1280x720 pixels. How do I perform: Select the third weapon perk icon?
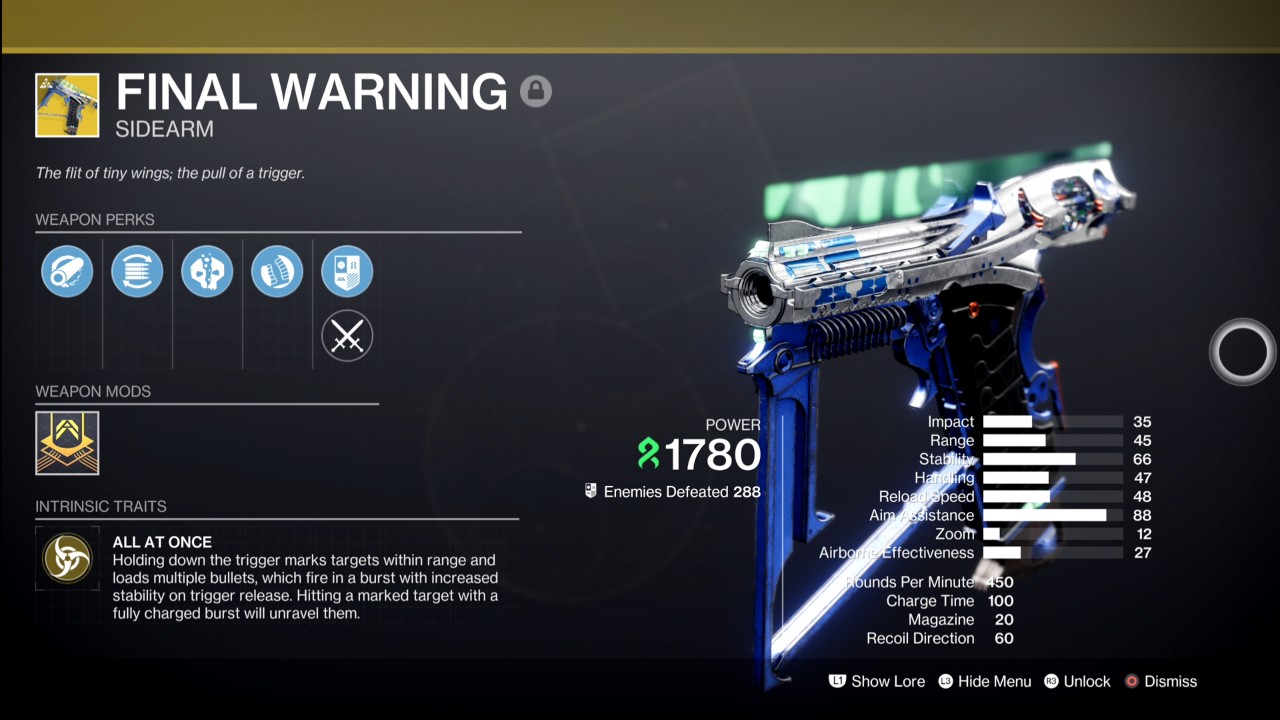[x=207, y=271]
